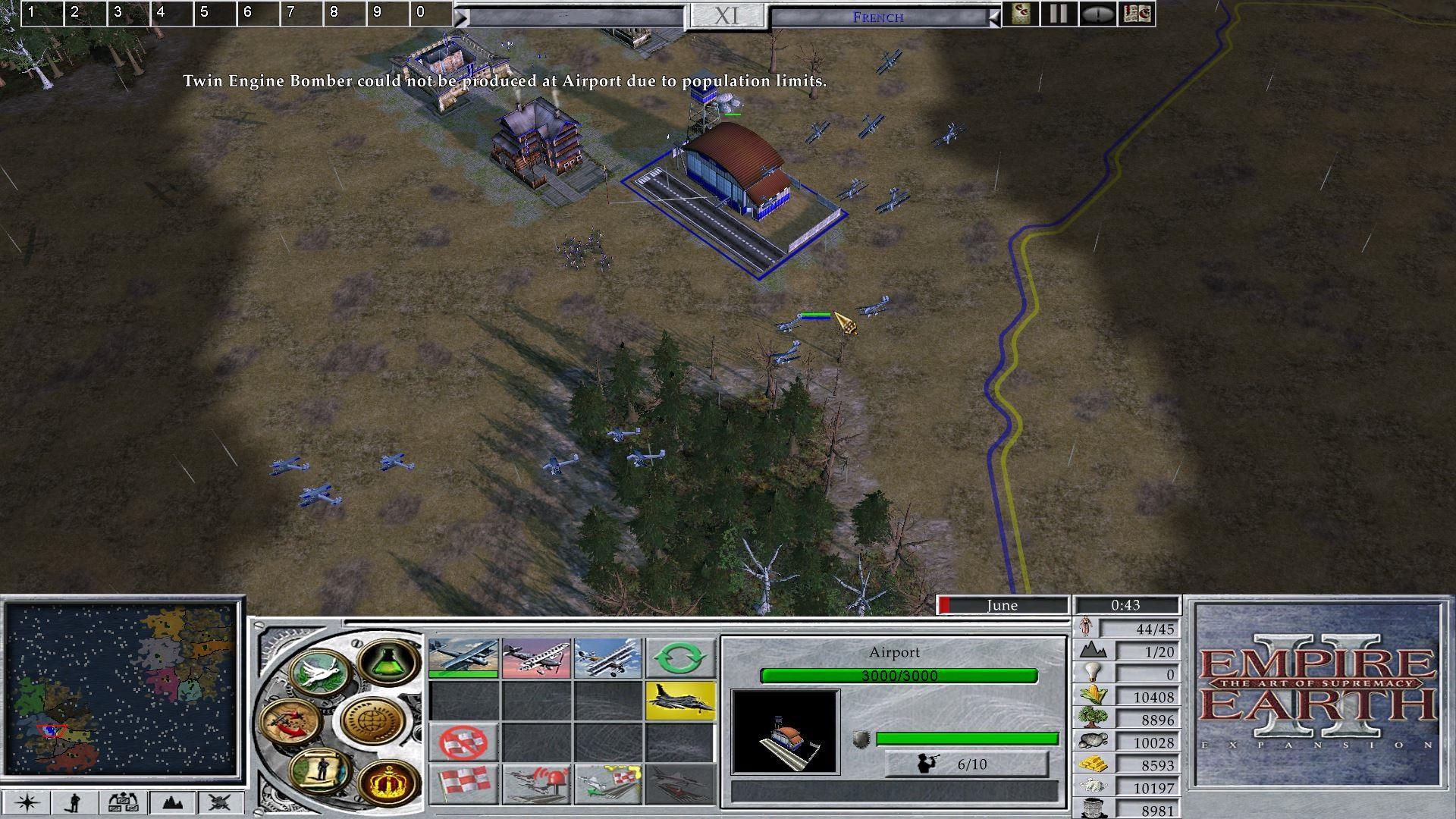Image resolution: width=1456 pixels, height=819 pixels.
Task: Open the illuminated book menu icon
Action: pyautogui.click(x=1137, y=14)
